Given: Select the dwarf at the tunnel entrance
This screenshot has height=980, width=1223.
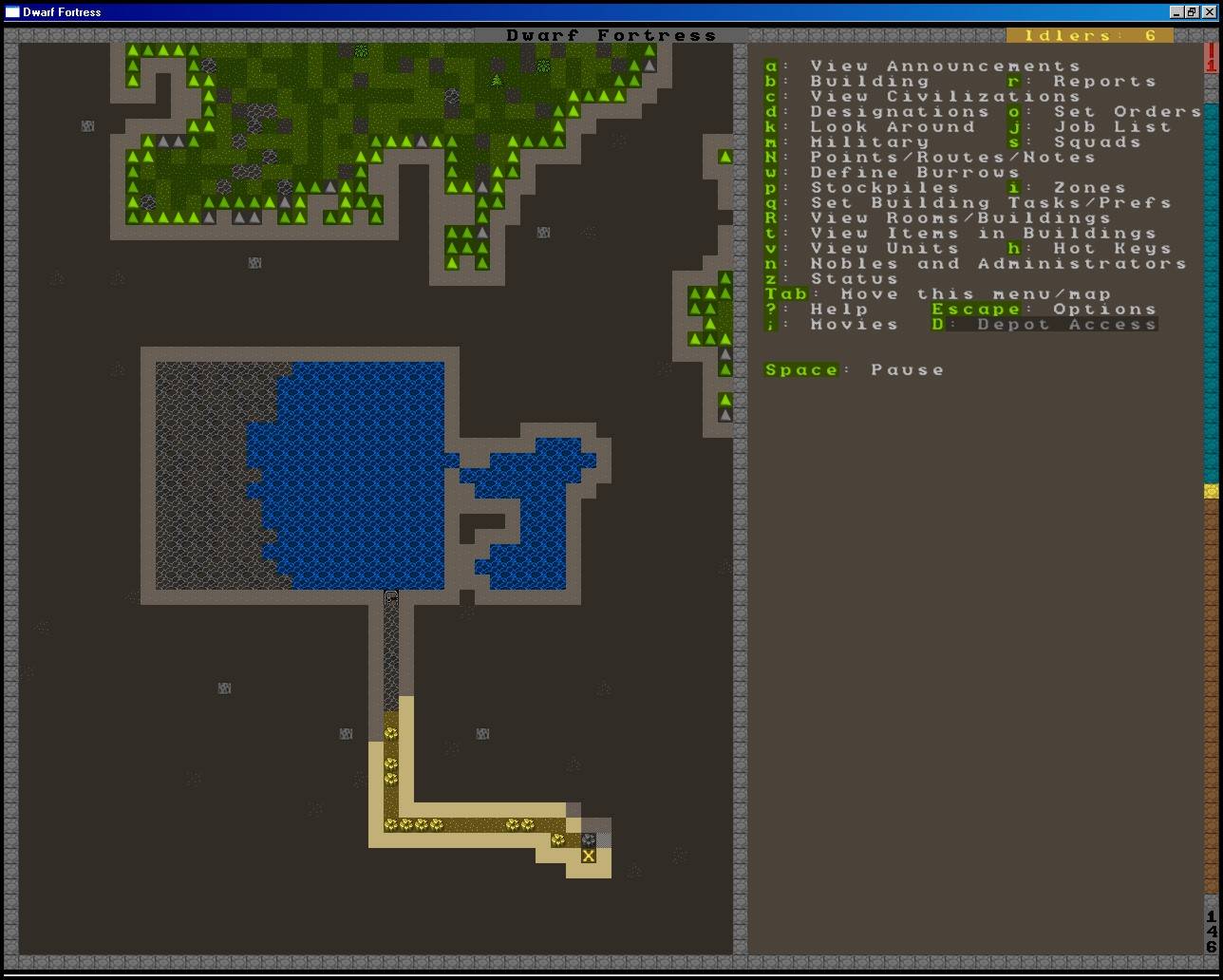Looking at the screenshot, I should 392,597.
